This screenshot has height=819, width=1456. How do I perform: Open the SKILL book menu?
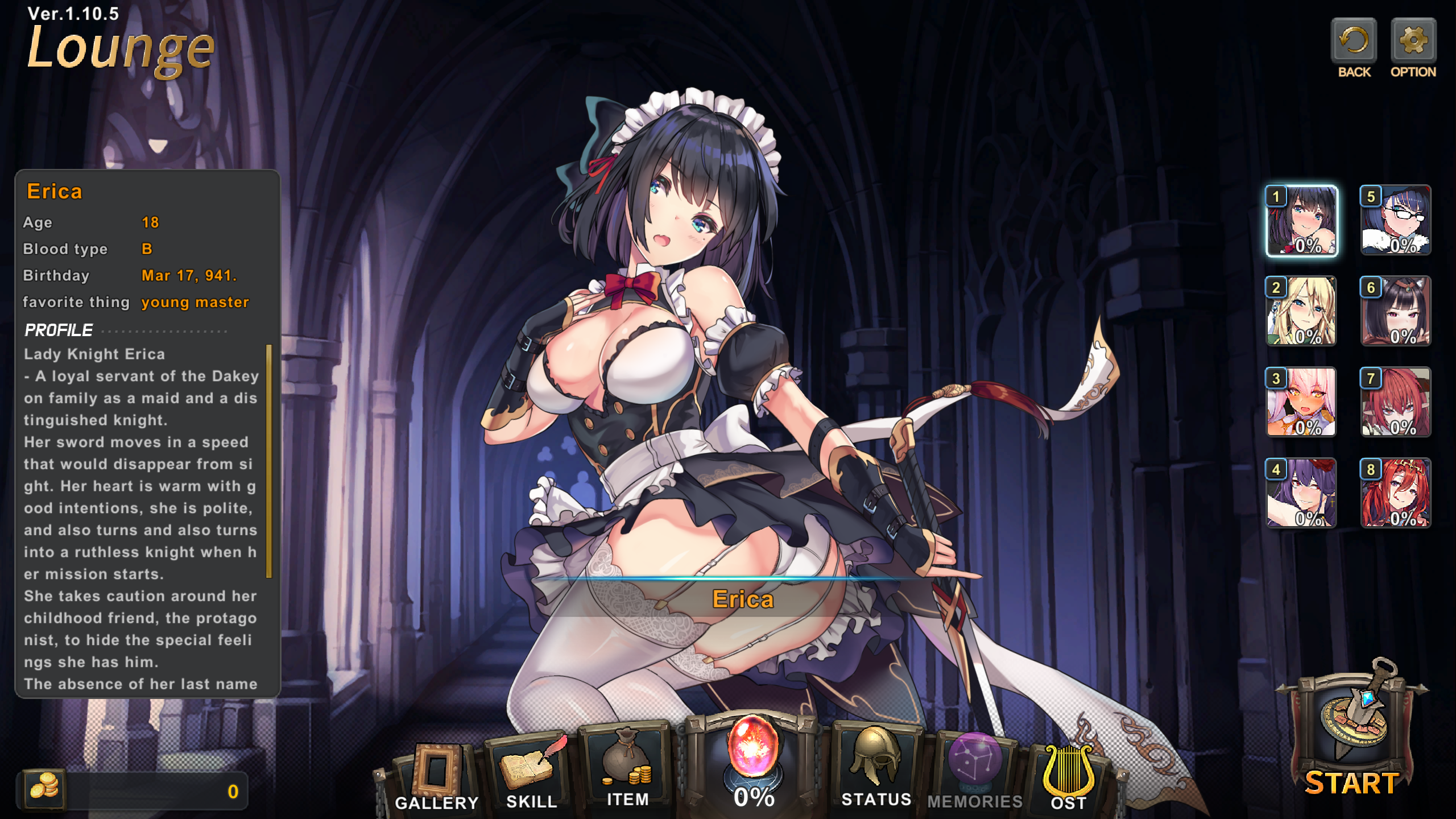[531, 771]
